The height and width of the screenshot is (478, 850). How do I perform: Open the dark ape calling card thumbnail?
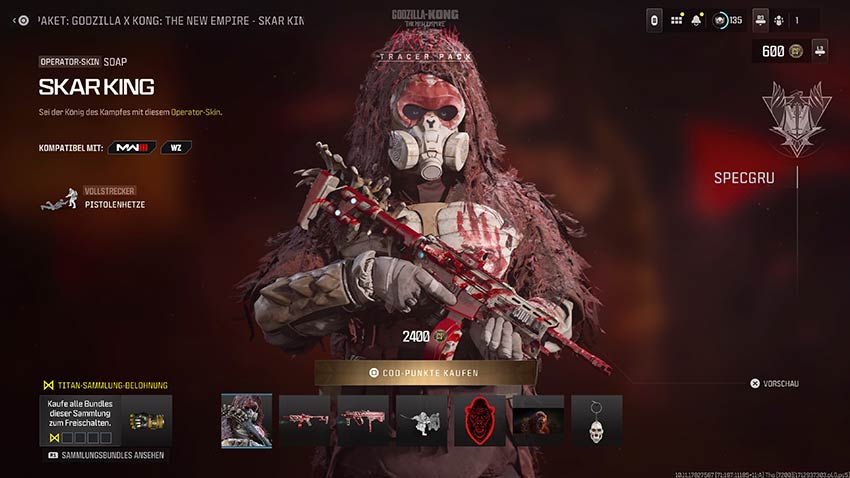[x=538, y=420]
